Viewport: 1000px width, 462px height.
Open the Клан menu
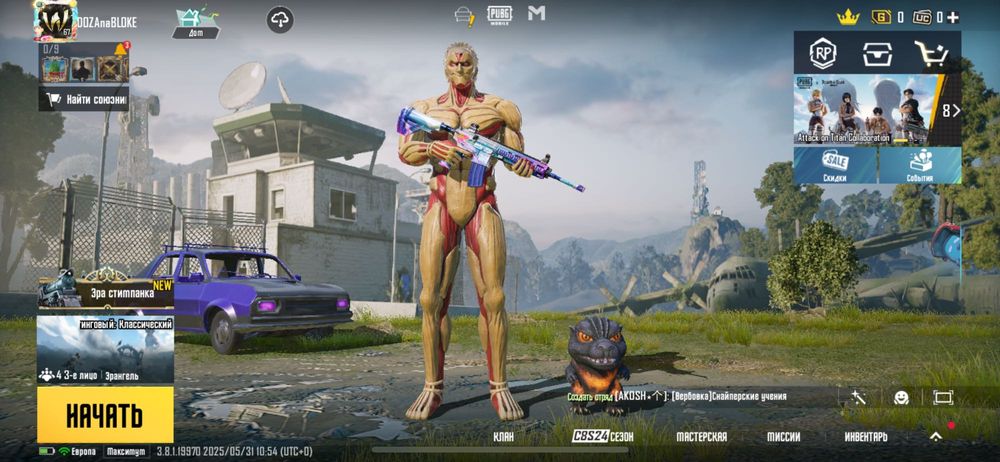pyautogui.click(x=504, y=437)
